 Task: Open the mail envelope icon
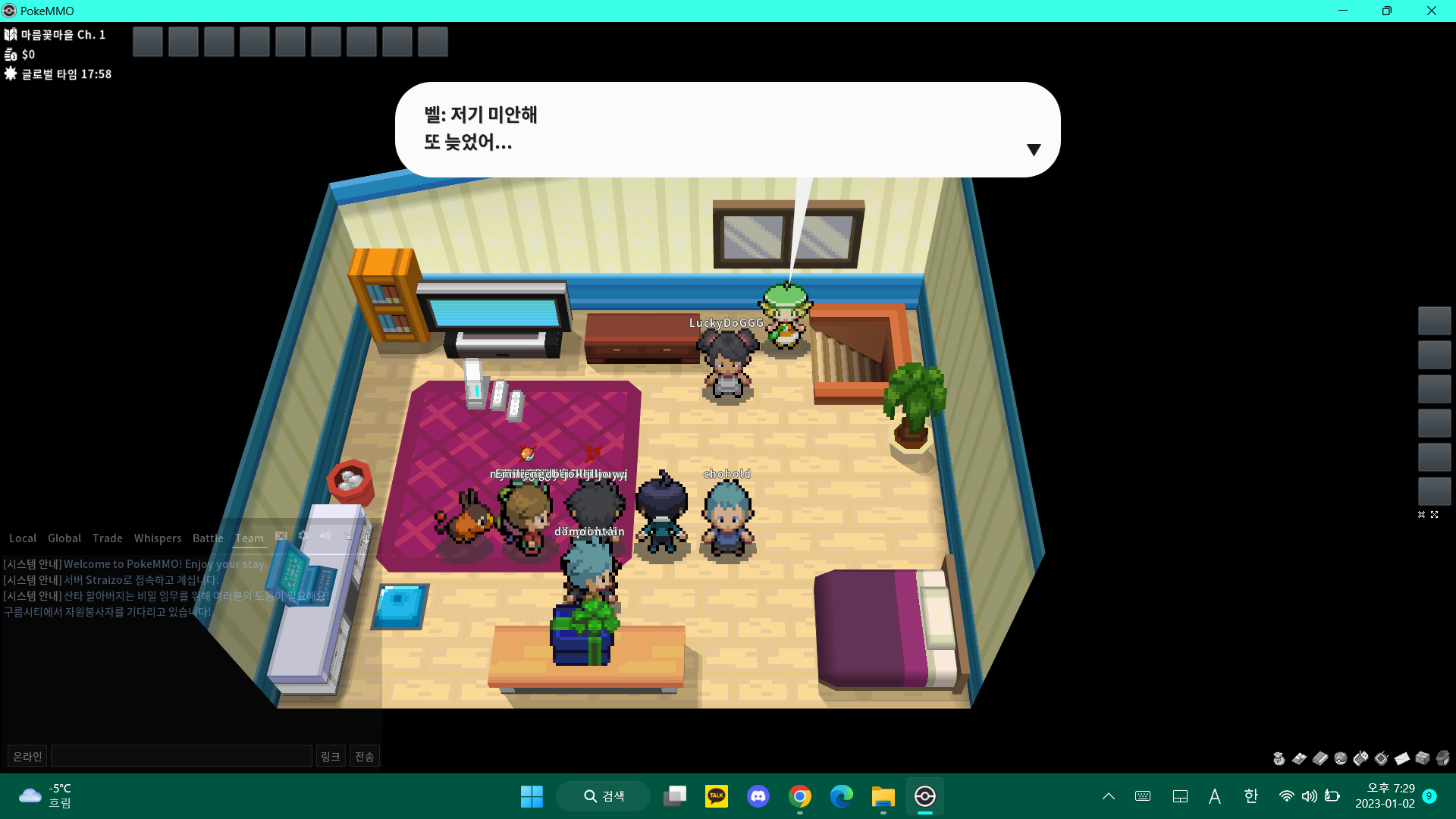pos(1402,758)
